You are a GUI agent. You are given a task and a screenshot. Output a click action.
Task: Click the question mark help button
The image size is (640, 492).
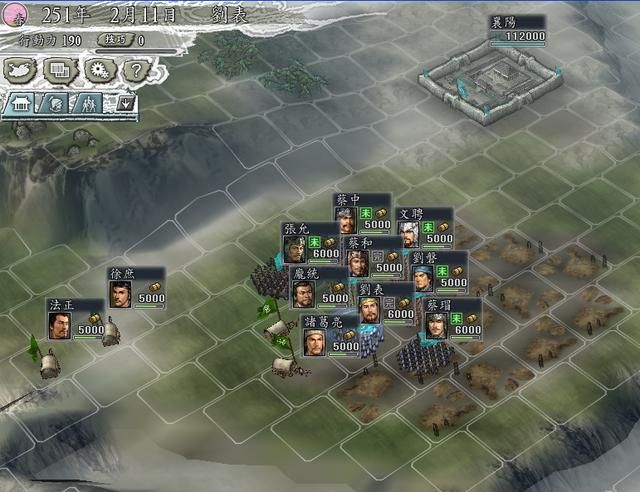[x=135, y=70]
